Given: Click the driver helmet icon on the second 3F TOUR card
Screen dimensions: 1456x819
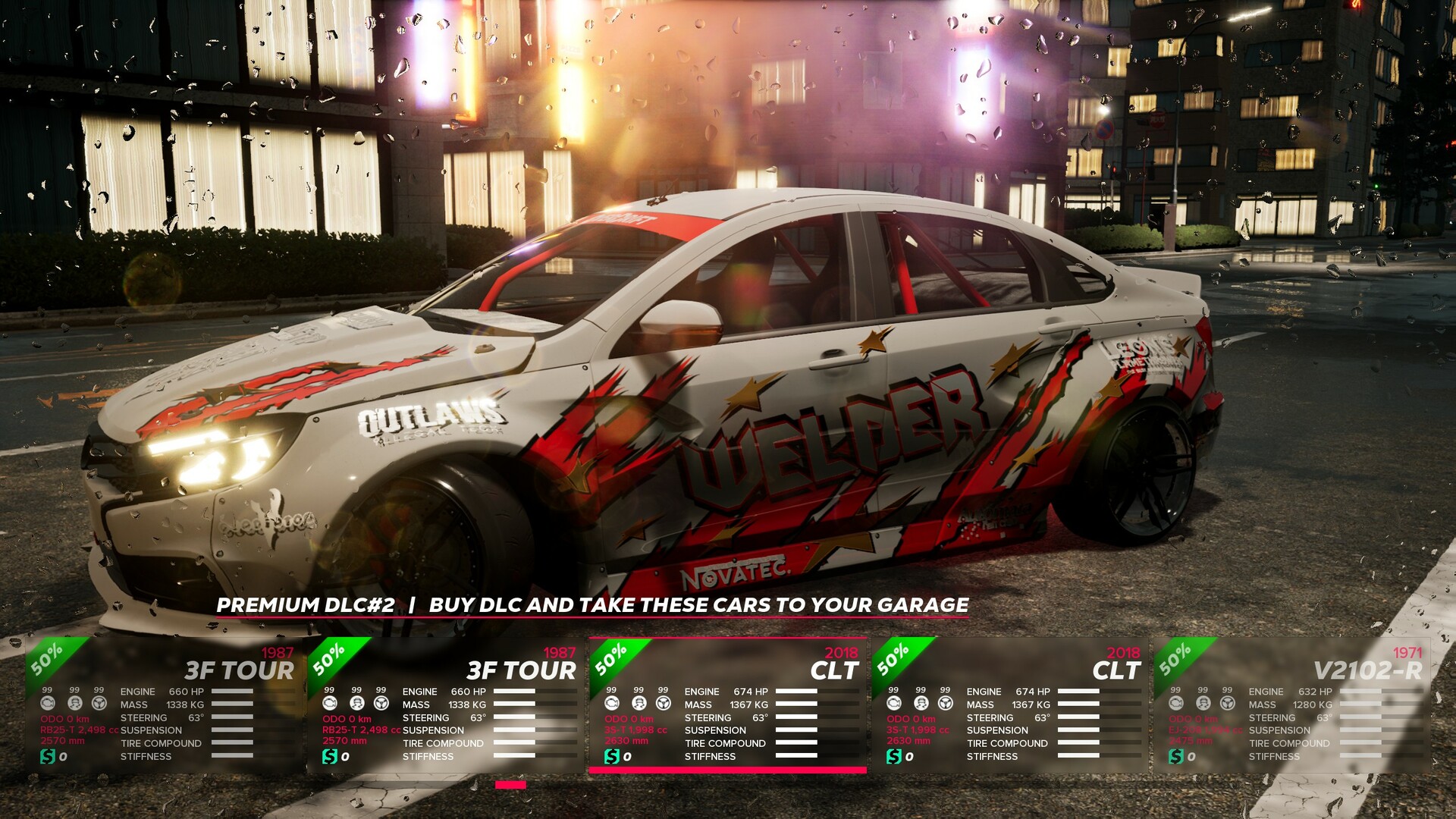Looking at the screenshot, I should point(357,704).
